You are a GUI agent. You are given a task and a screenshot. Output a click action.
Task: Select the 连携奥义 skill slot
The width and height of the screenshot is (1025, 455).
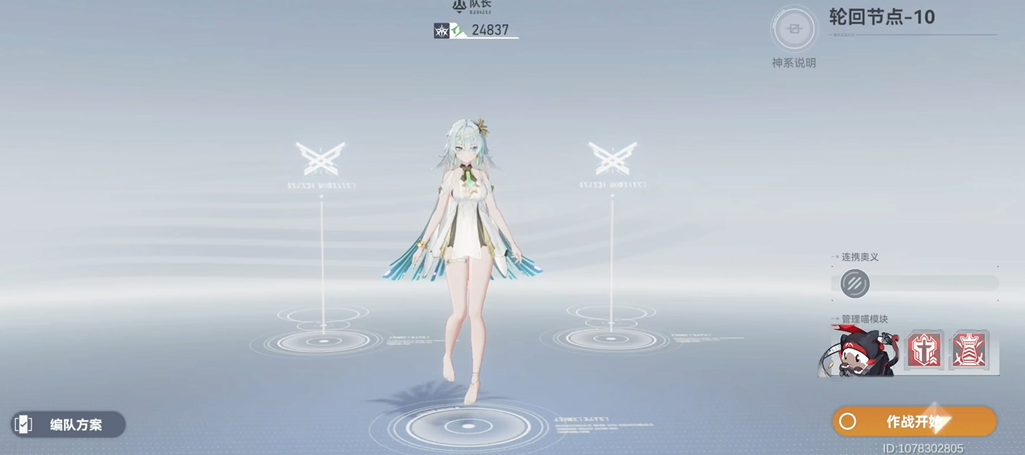[855, 284]
